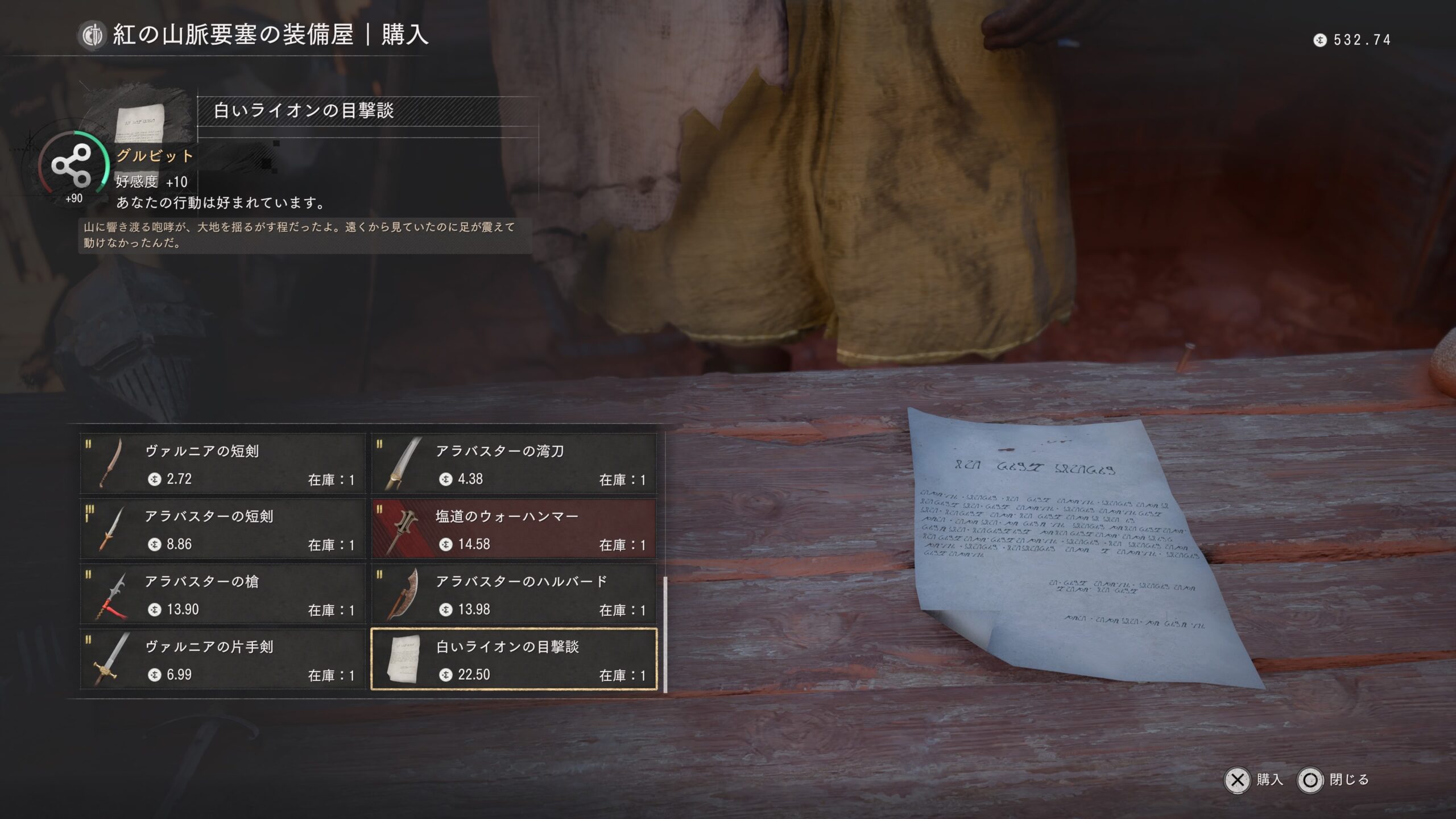Choose the アラバスターのハルバード entry

point(514,594)
